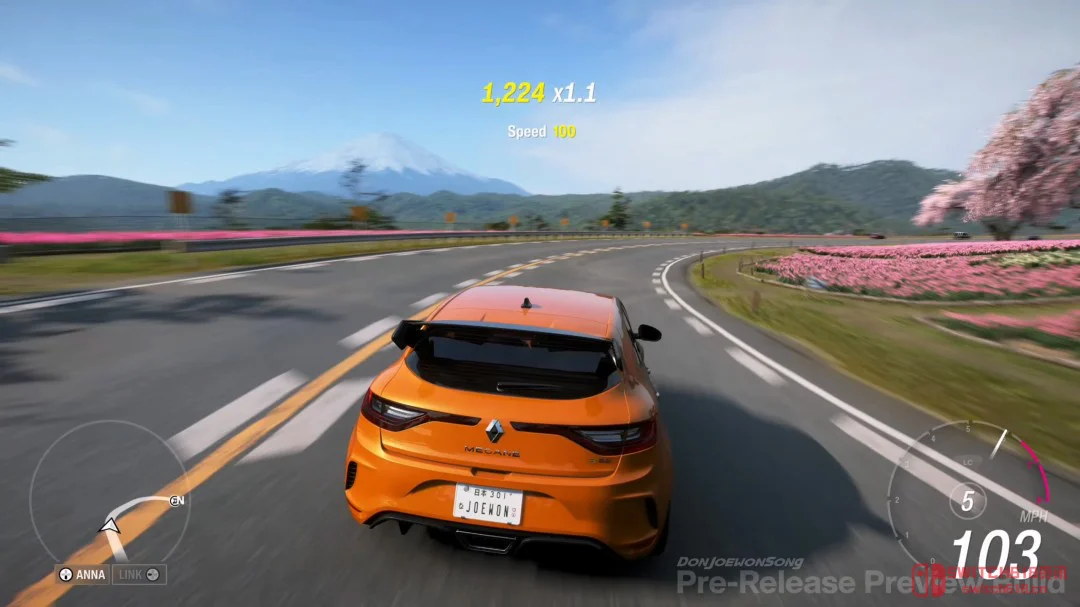Activate the ANNA assistant button
Image resolution: width=1080 pixels, height=607 pixels.
82,575
